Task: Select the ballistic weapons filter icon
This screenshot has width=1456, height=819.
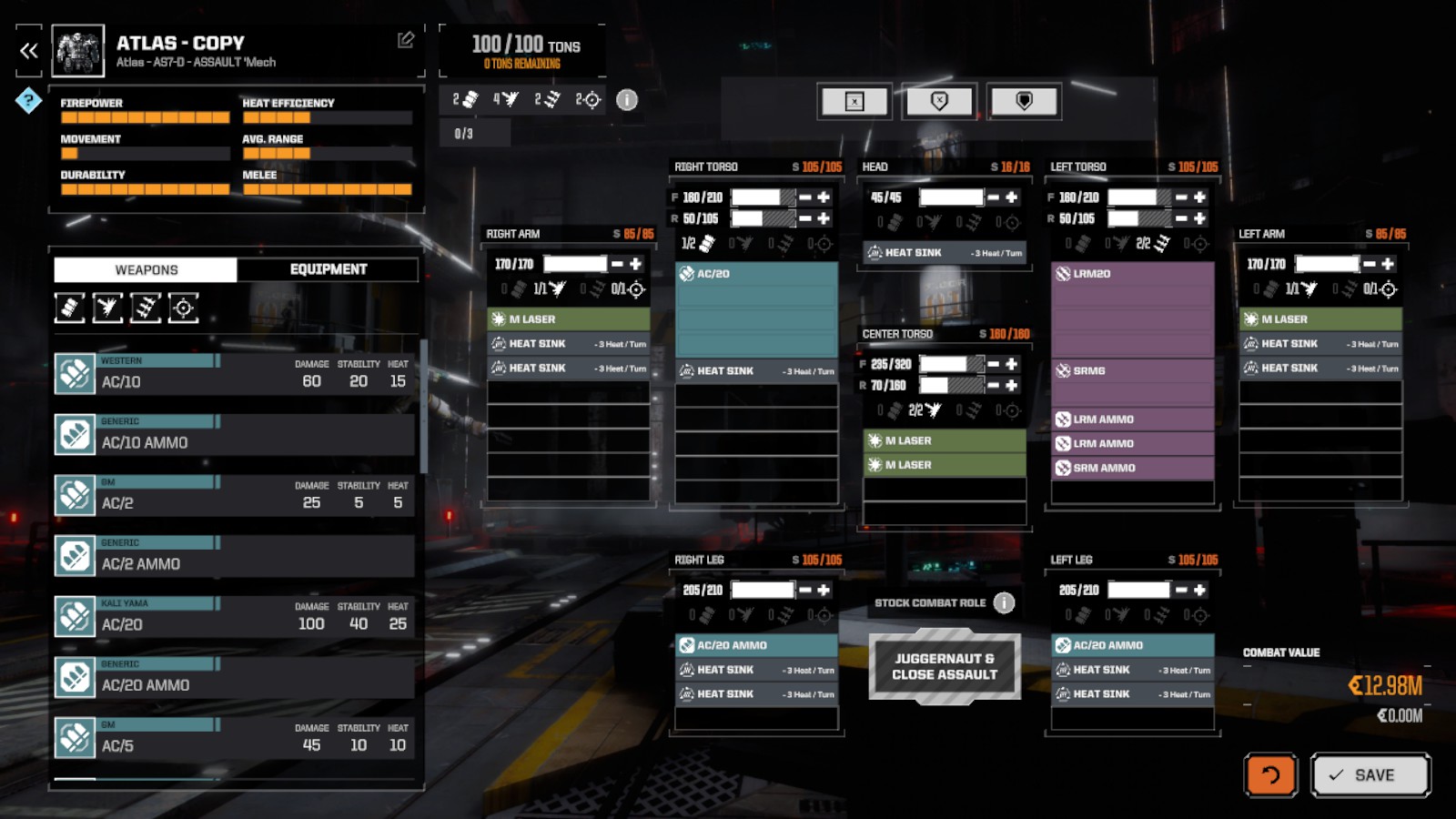Action: pos(71,308)
